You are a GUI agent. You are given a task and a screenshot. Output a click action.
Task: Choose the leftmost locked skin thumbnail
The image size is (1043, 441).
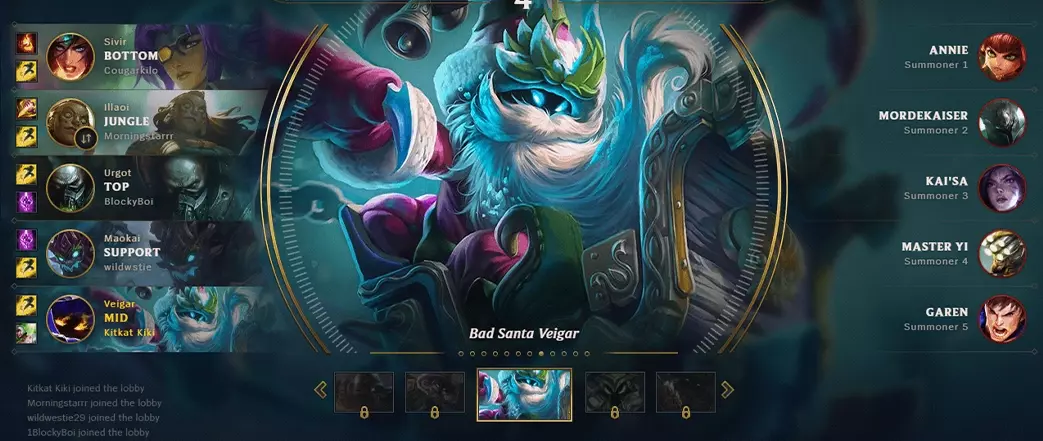[x=363, y=393]
